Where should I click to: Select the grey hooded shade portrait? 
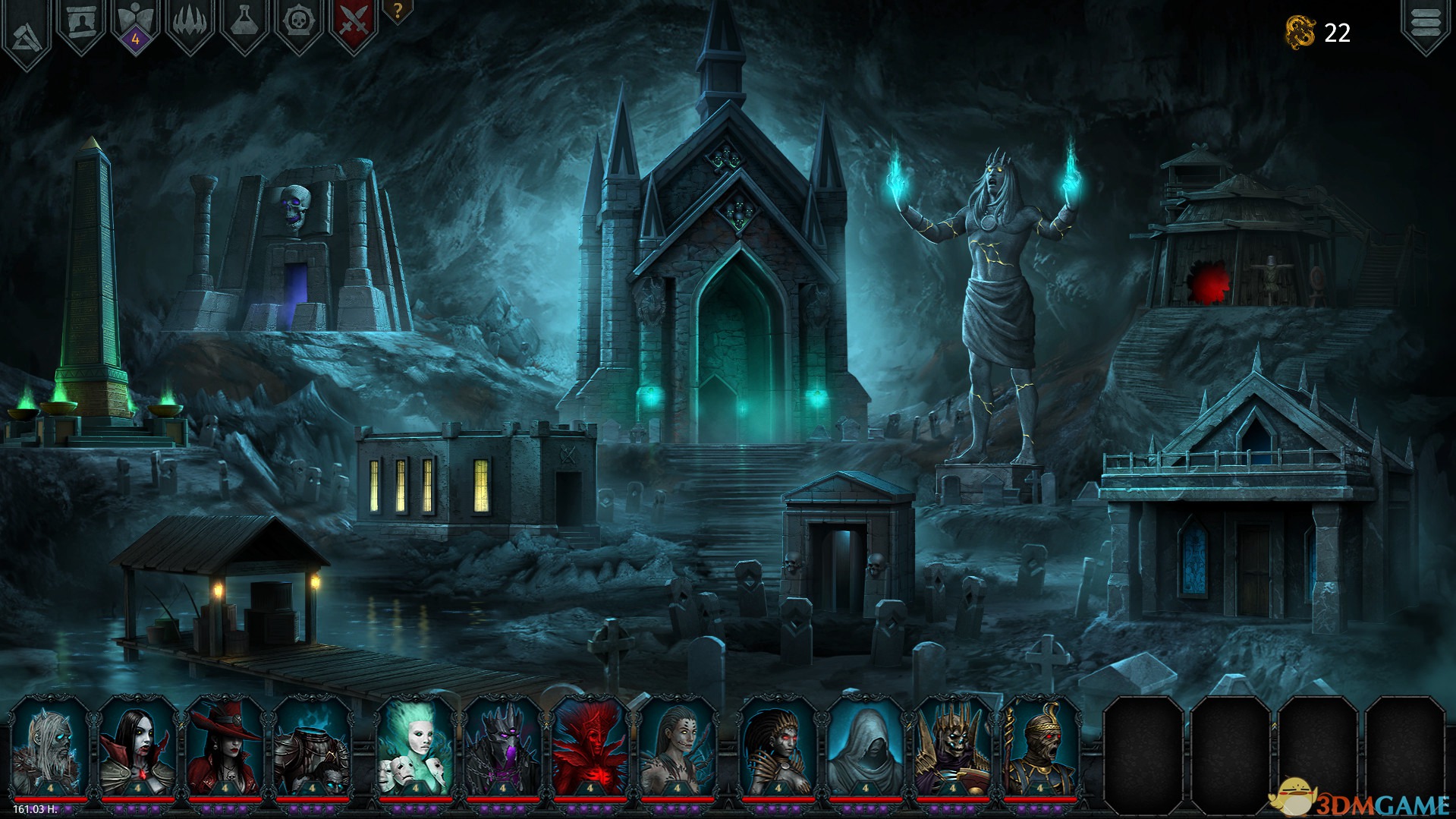[865, 746]
